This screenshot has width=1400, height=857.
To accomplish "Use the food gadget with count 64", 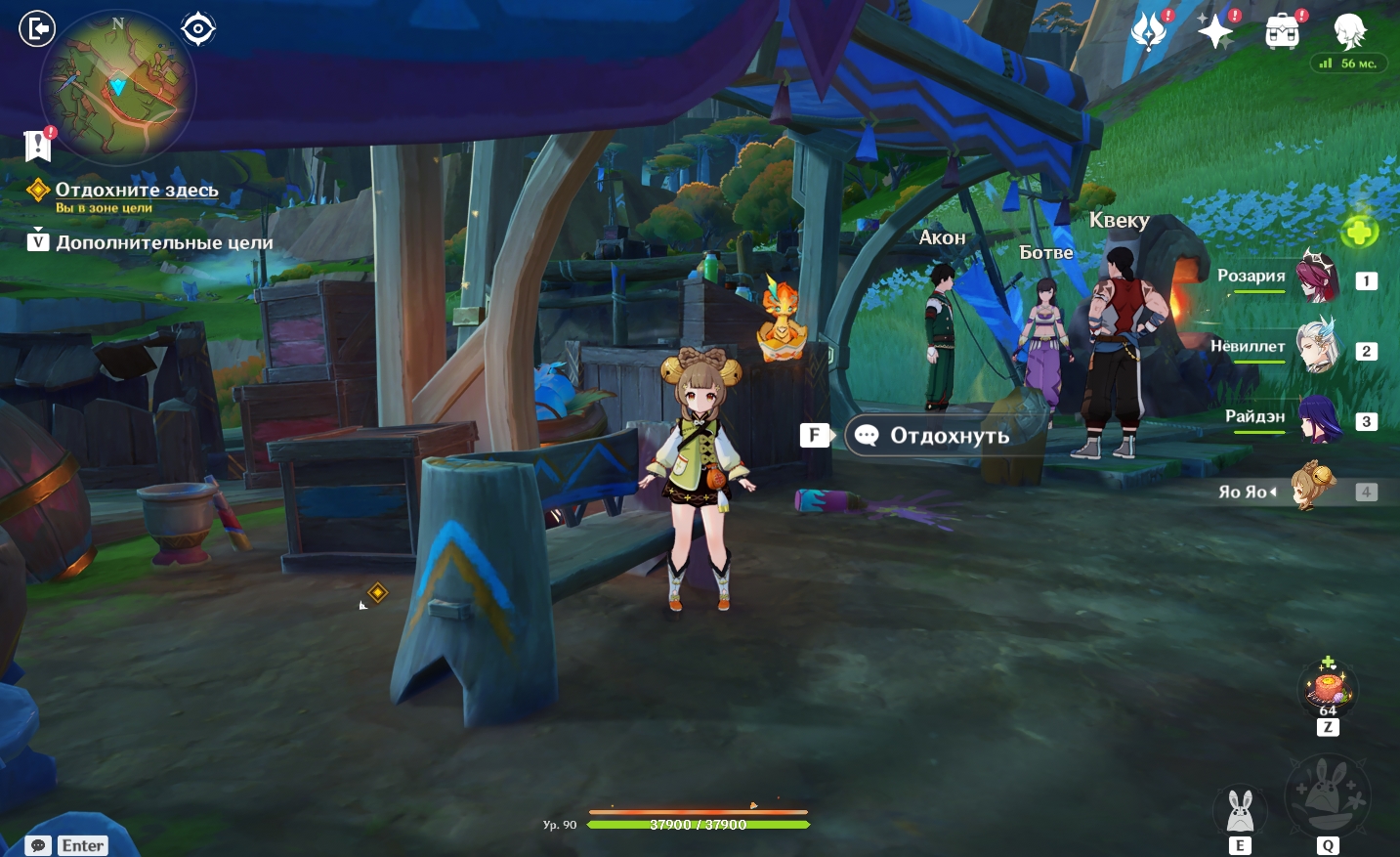I will [1328, 688].
